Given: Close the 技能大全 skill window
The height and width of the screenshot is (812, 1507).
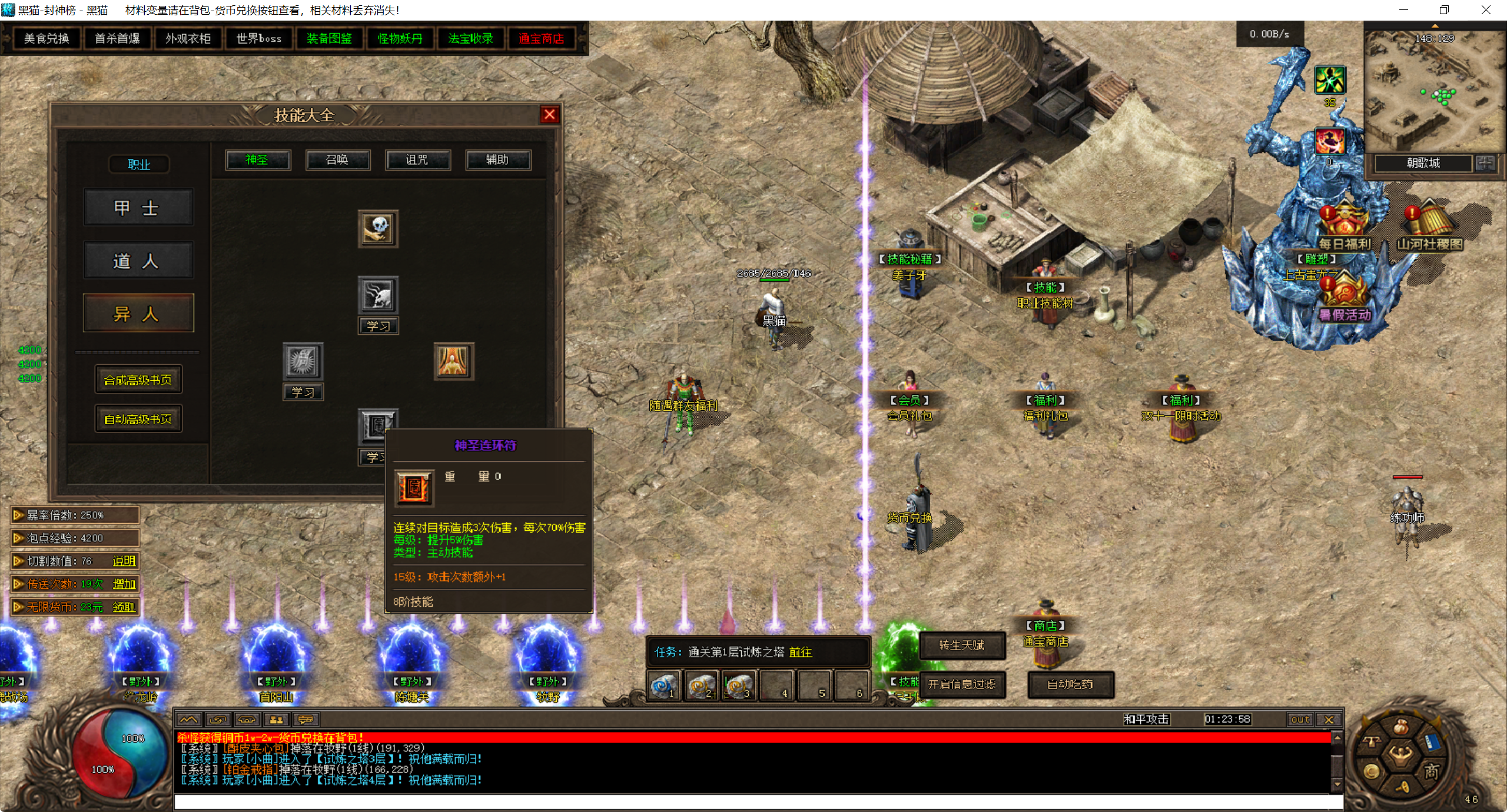Looking at the screenshot, I should click(x=549, y=115).
